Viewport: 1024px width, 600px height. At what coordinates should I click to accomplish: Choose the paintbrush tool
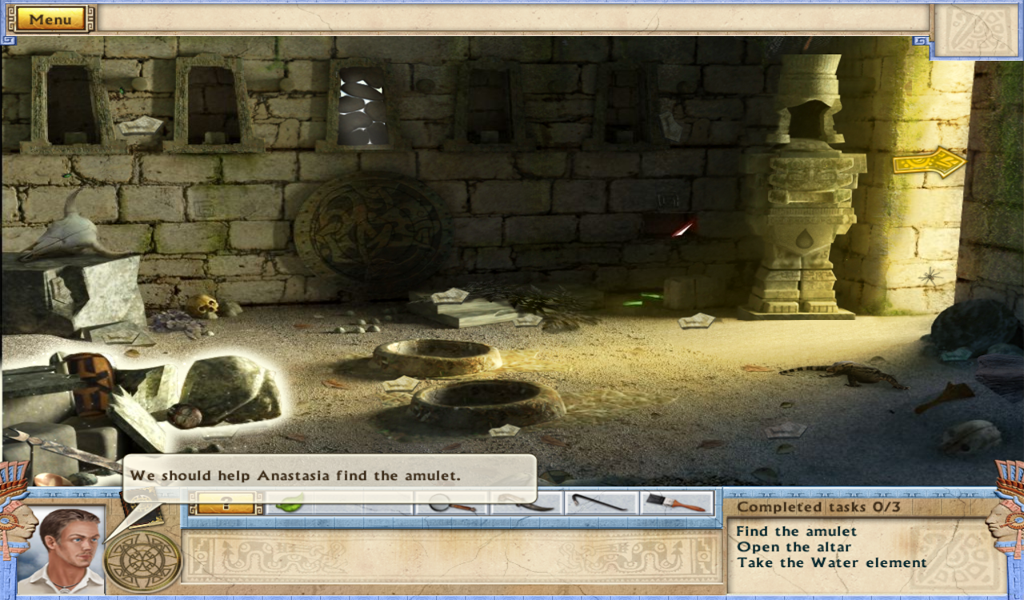point(676,503)
